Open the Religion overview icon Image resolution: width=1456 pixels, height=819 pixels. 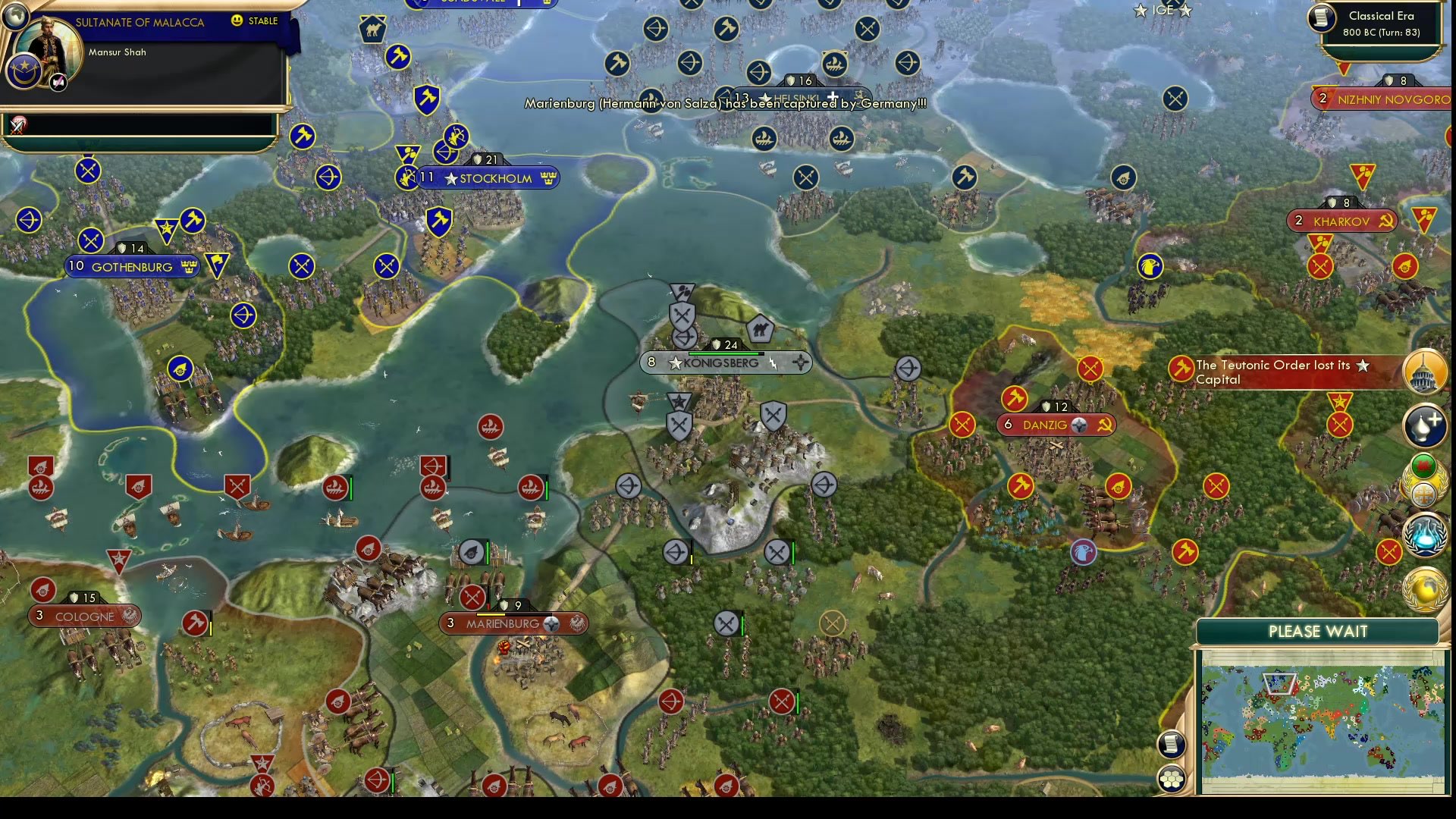(x=1425, y=493)
